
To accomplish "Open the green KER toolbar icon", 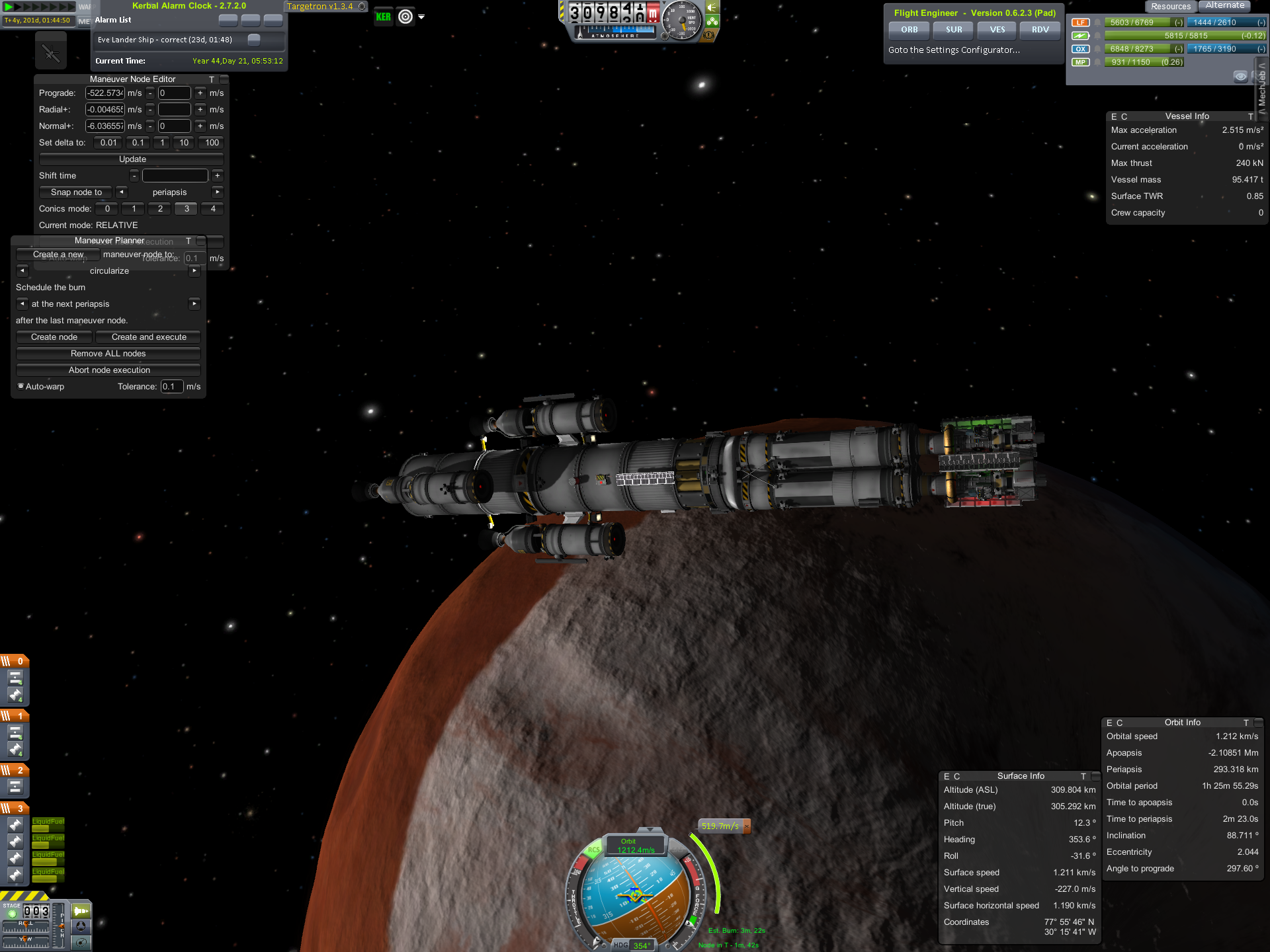I will (383, 17).
